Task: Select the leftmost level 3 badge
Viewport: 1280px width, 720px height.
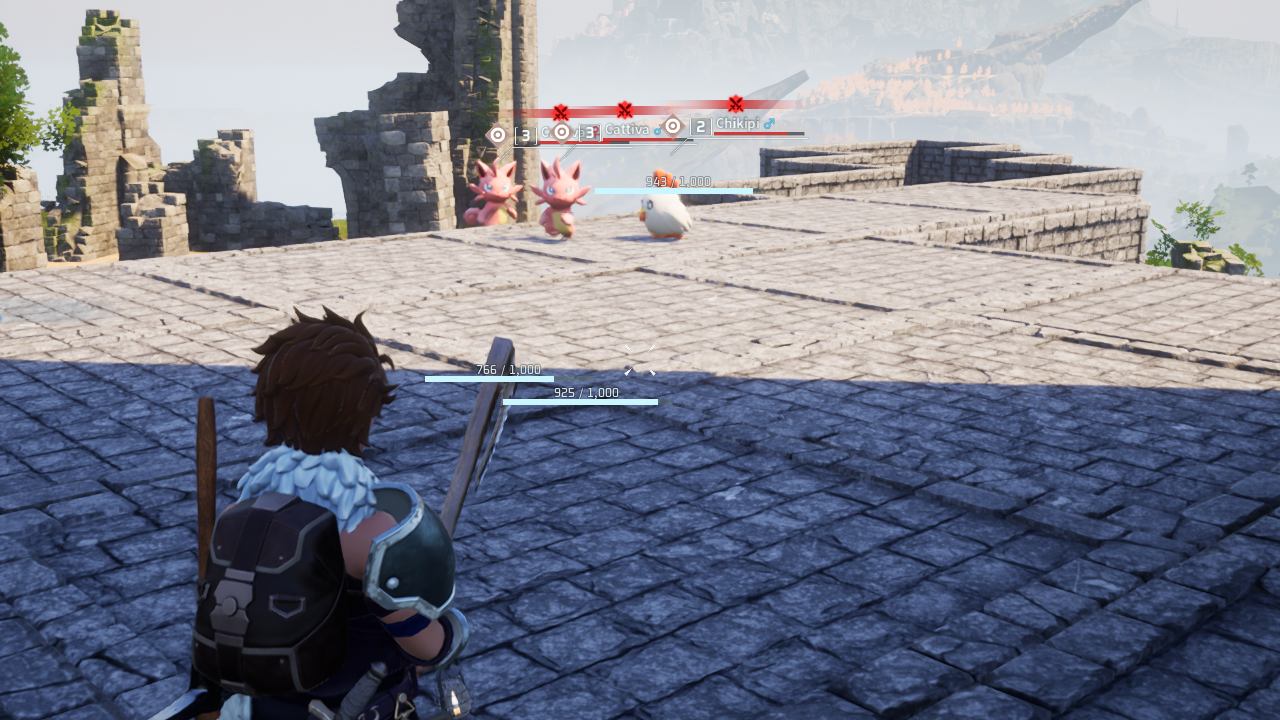Action: pos(525,135)
